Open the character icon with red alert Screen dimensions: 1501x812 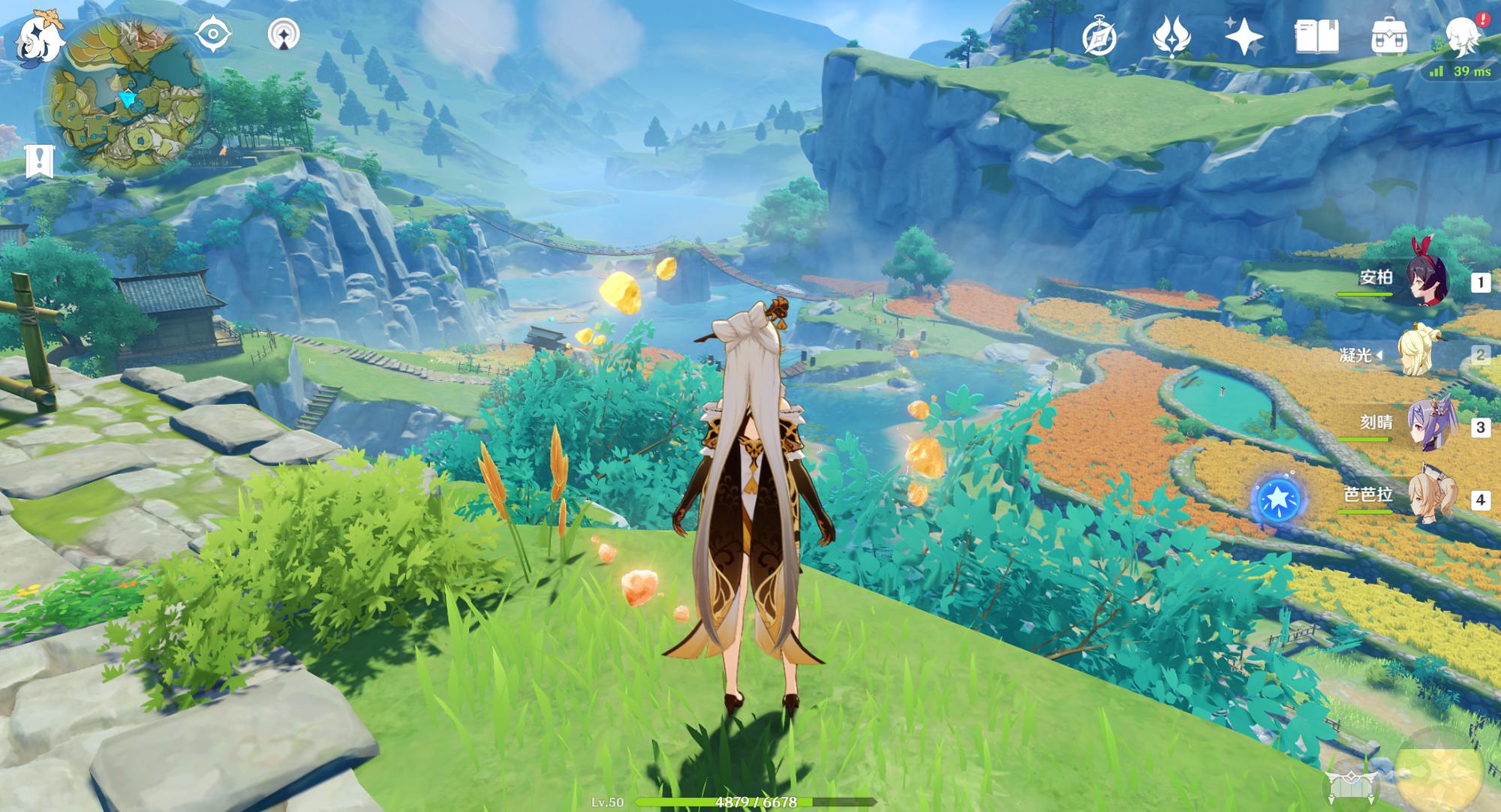[1463, 37]
